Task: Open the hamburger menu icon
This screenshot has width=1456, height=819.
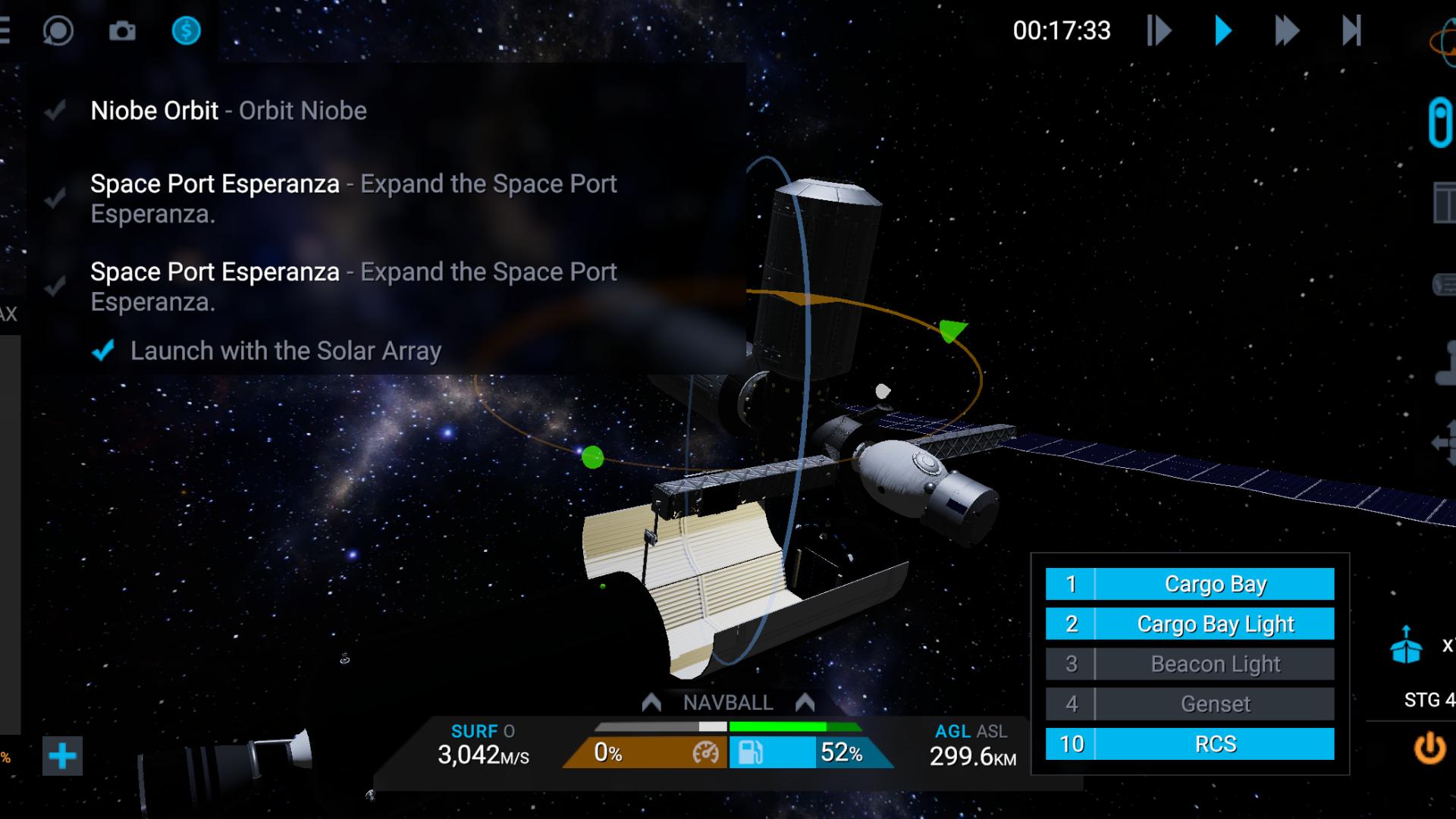Action: click(x=6, y=31)
